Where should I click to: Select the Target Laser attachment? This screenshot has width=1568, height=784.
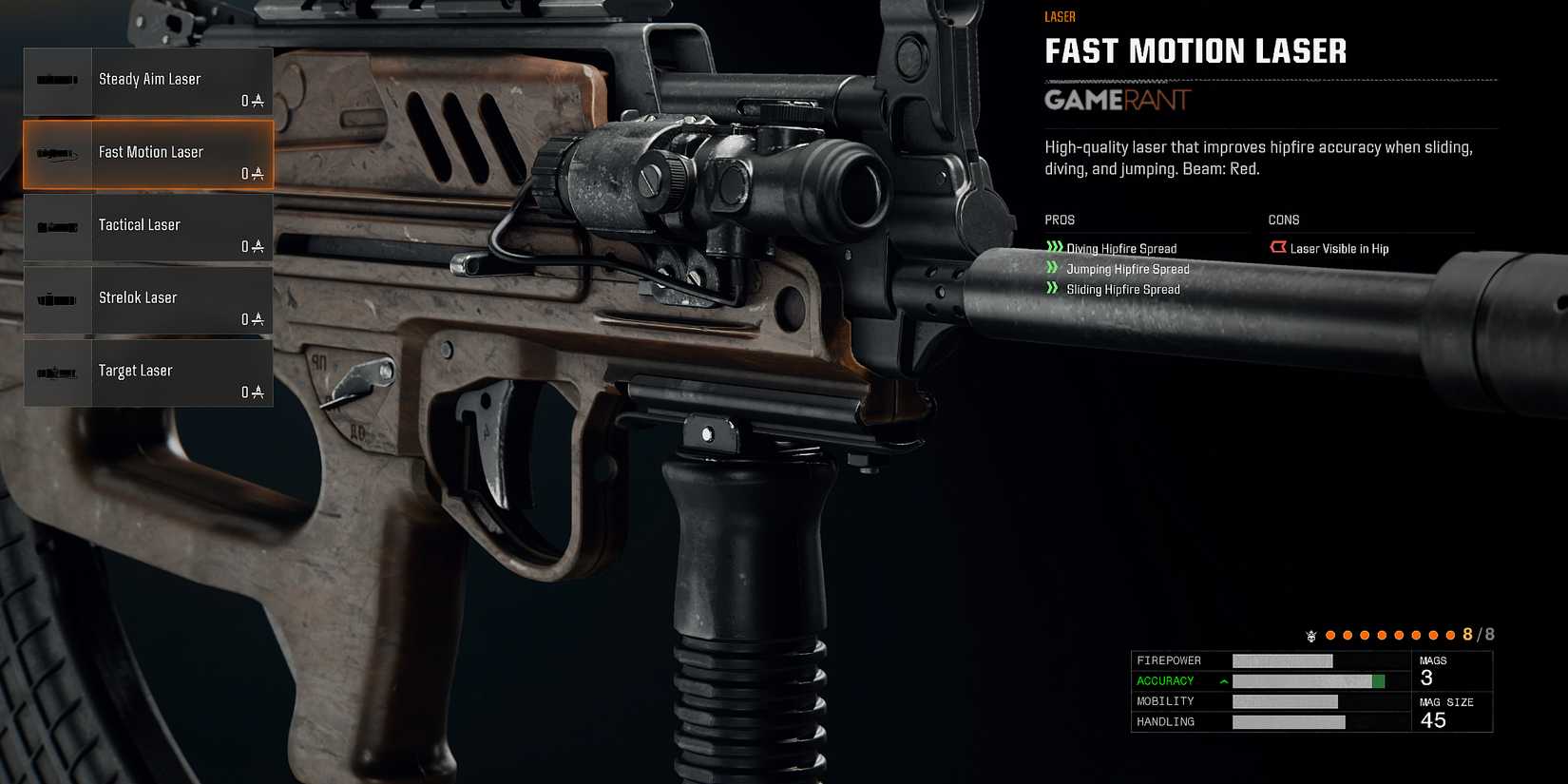click(x=148, y=373)
